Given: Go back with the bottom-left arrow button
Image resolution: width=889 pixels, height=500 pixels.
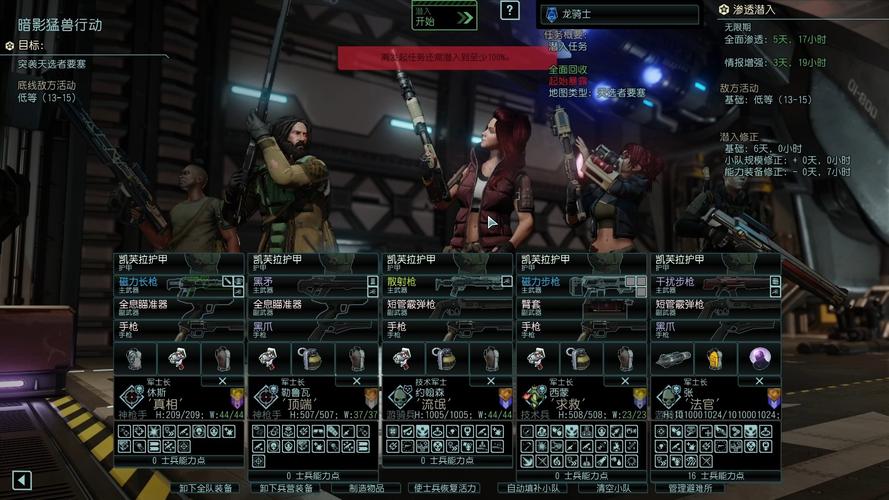Looking at the screenshot, I should click(x=21, y=481).
